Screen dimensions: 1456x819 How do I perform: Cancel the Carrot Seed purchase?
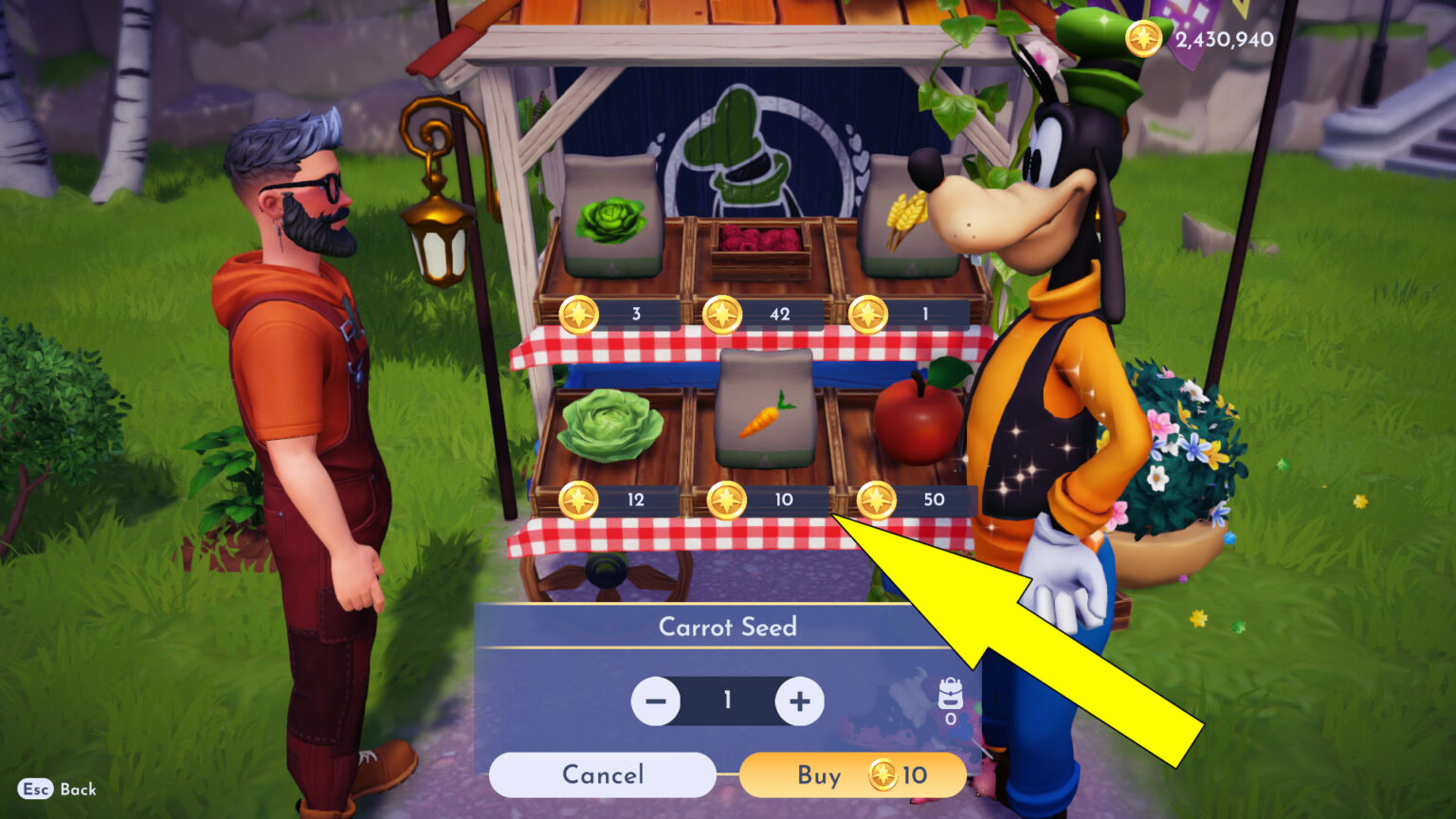pyautogui.click(x=601, y=774)
